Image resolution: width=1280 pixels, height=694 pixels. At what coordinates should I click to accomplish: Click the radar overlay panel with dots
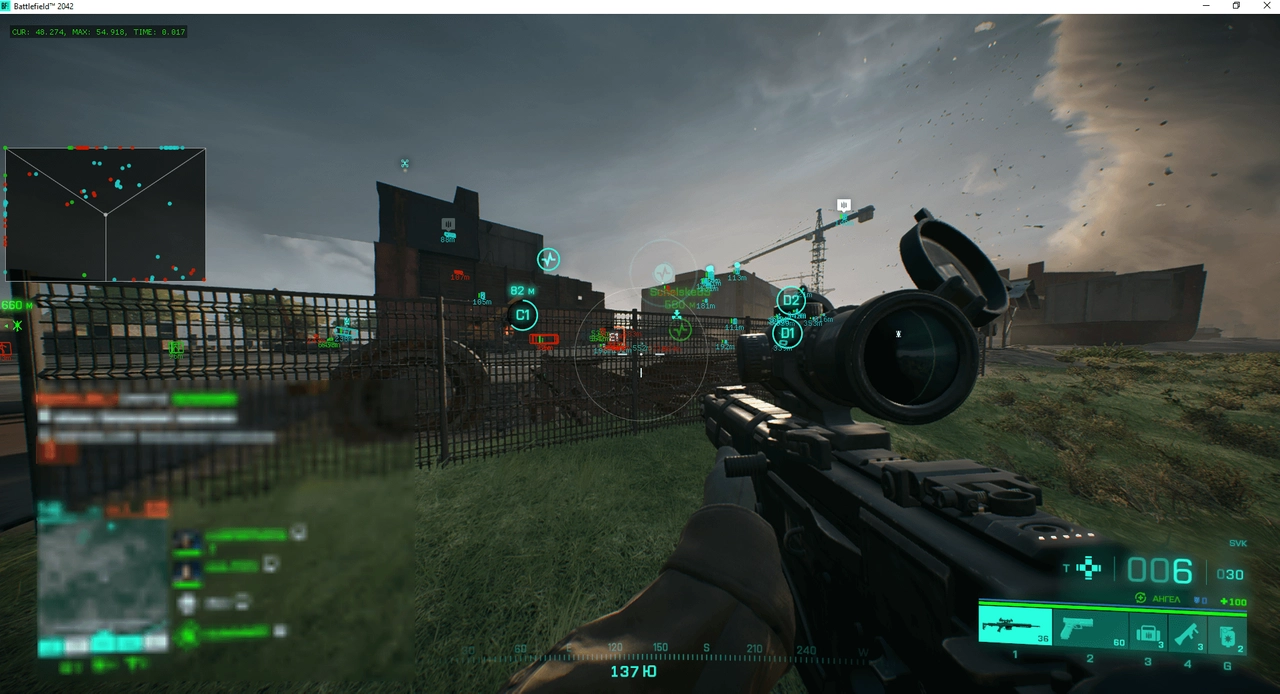[x=105, y=214]
